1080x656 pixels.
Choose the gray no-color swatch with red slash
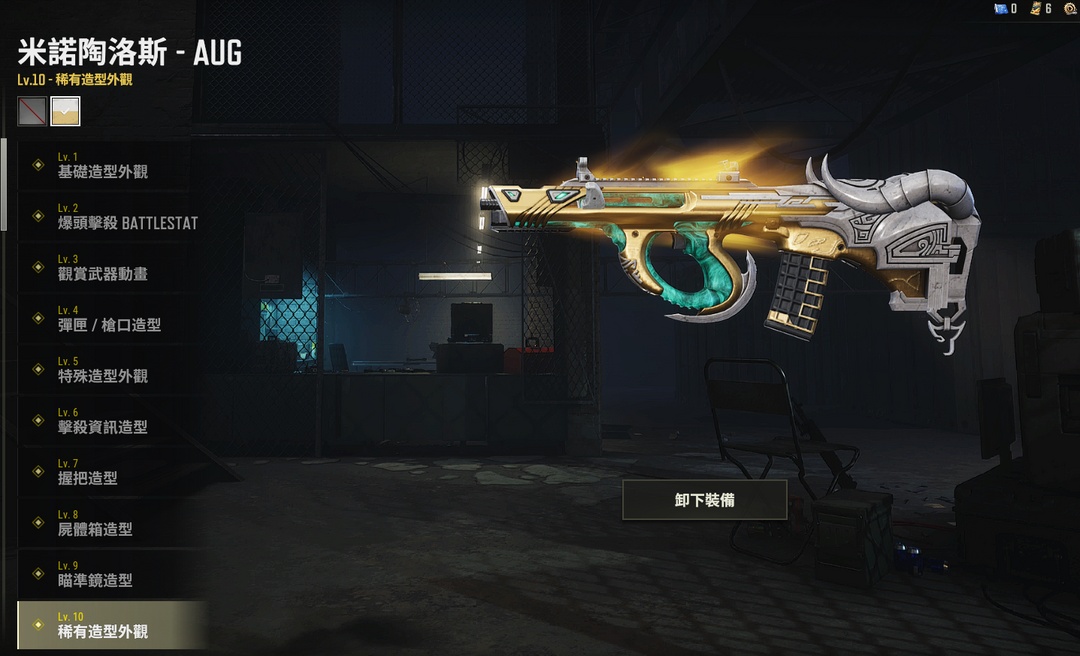point(32,111)
